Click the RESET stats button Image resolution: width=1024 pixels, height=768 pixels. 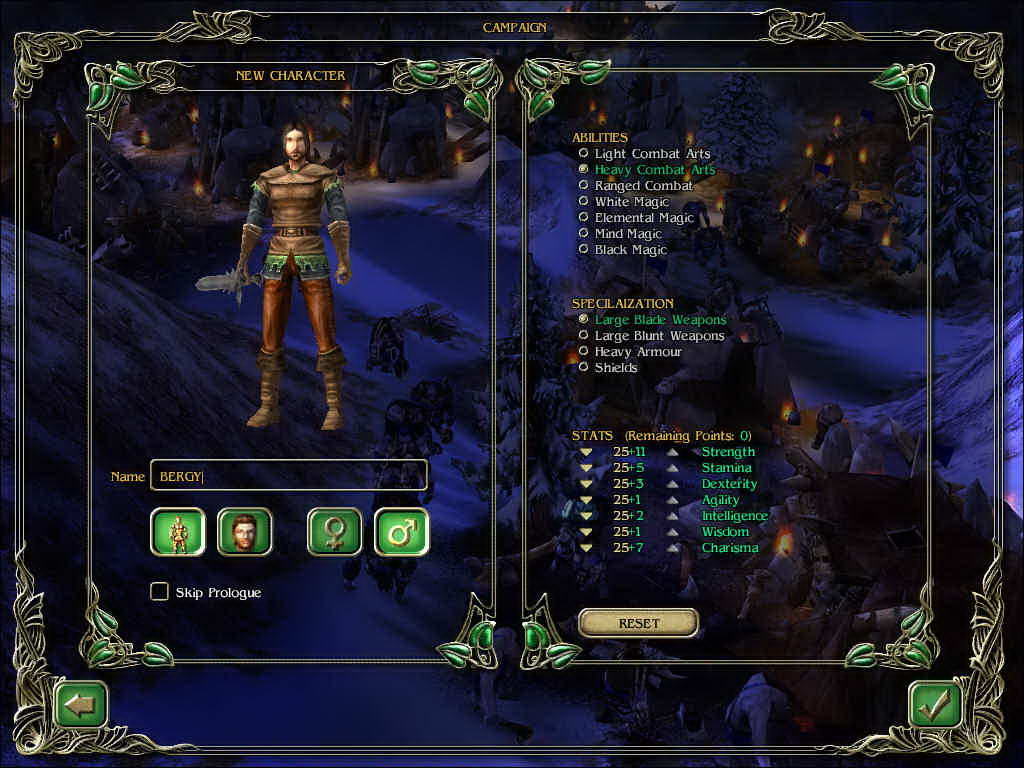coord(638,623)
